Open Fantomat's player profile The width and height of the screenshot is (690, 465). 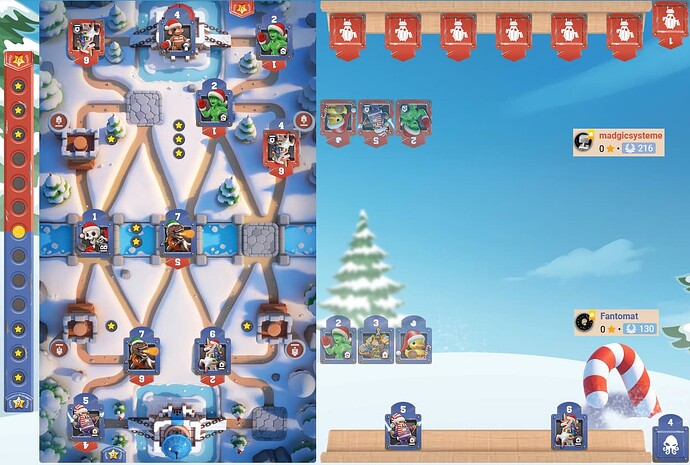click(616, 322)
